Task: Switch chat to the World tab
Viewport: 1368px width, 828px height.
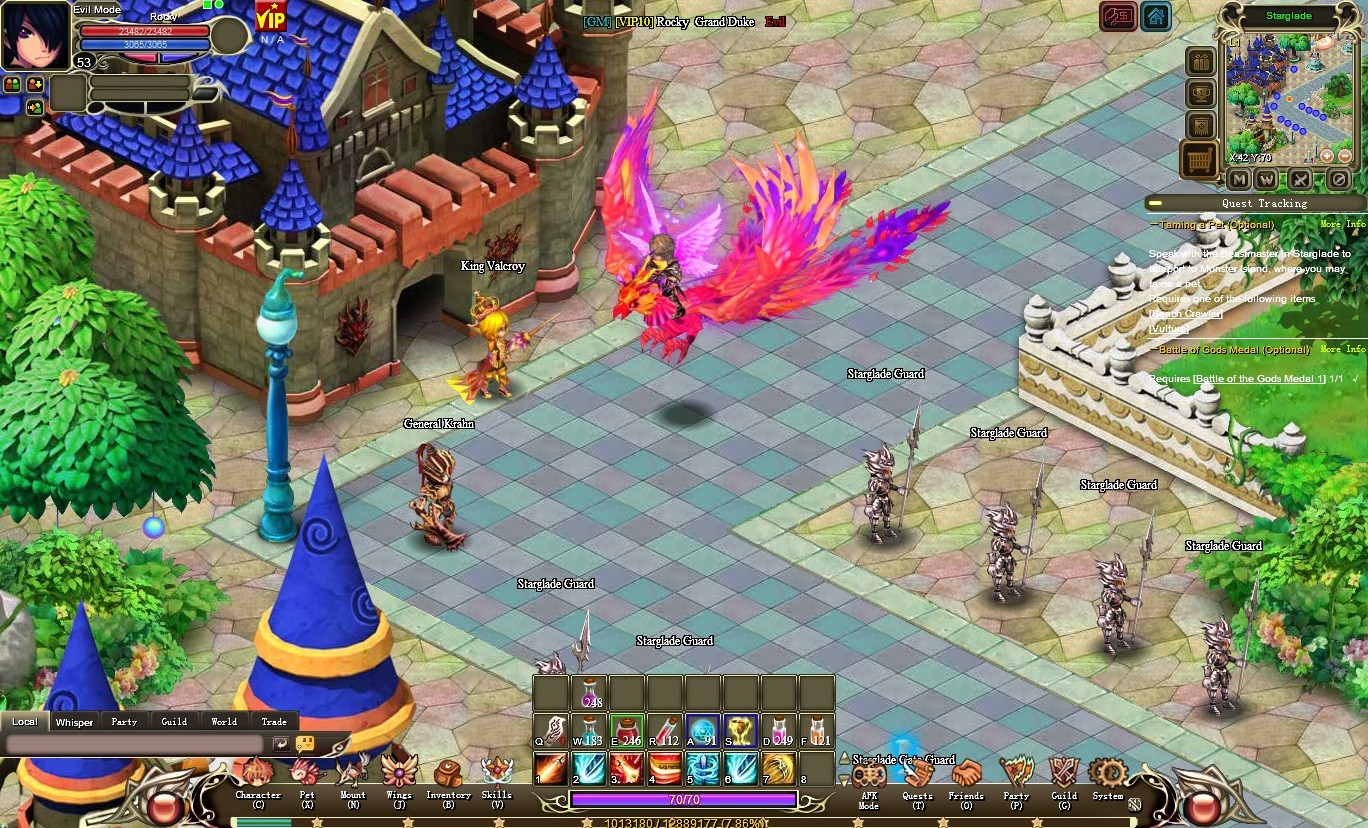Action: pos(224,721)
